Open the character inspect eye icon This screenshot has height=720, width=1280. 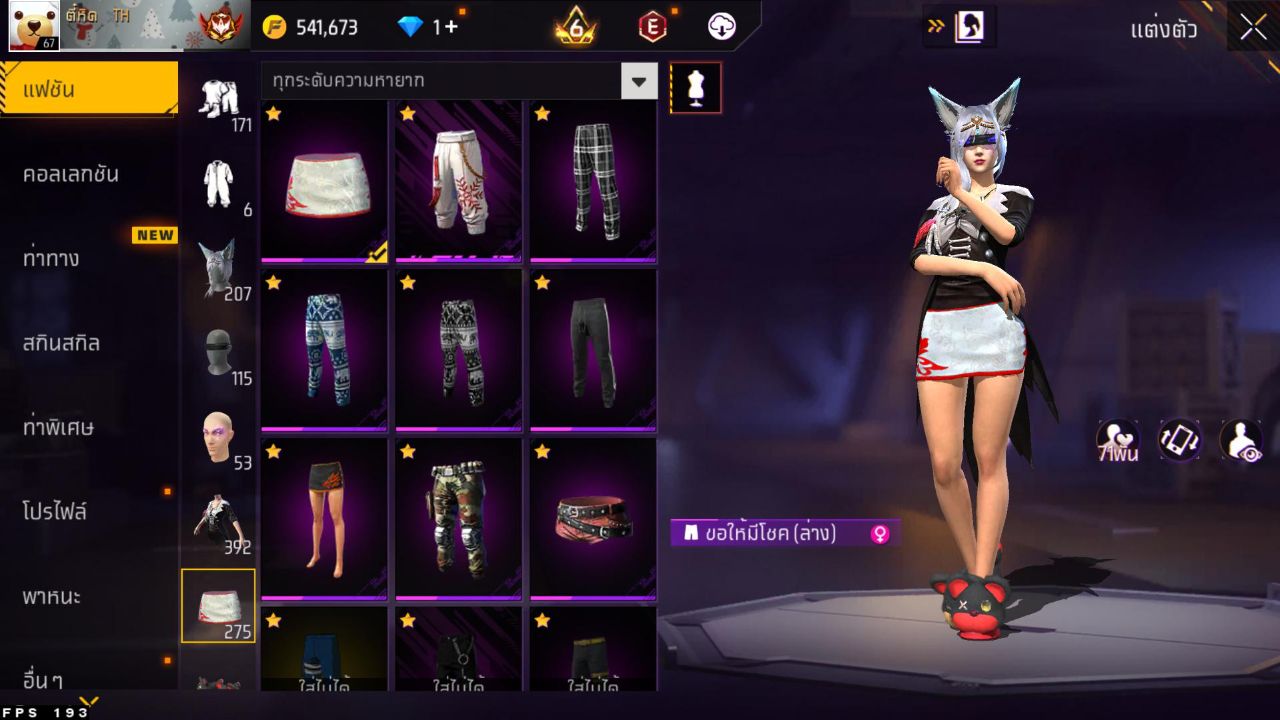click(1240, 440)
